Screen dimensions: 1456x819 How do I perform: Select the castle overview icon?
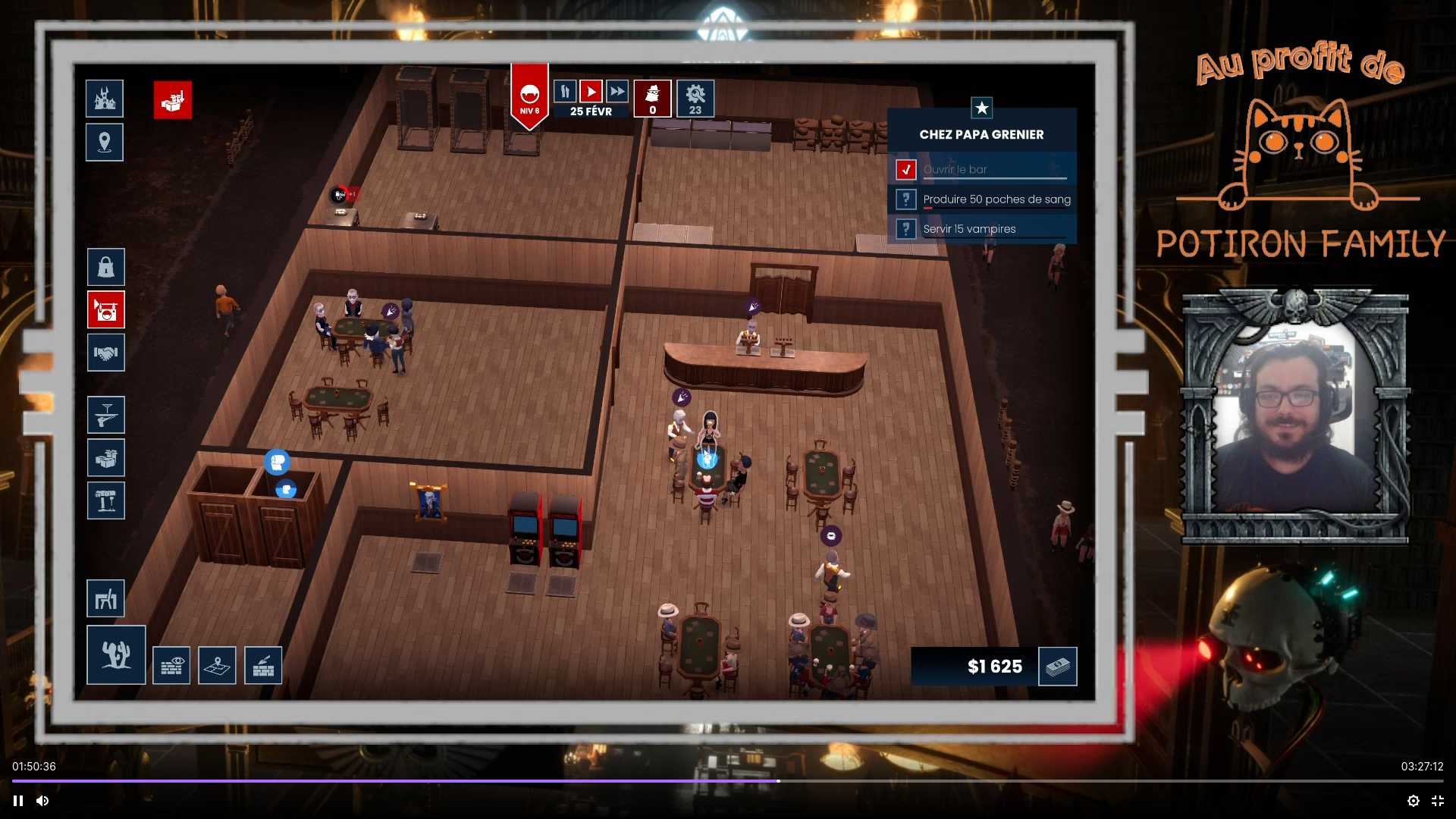104,98
